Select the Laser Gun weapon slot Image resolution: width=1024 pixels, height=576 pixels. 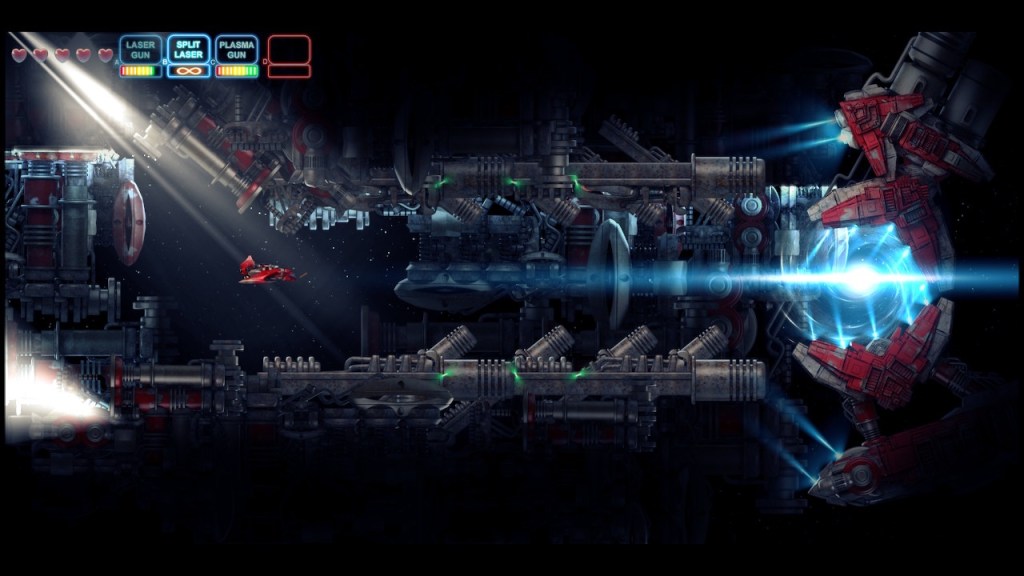(x=140, y=50)
